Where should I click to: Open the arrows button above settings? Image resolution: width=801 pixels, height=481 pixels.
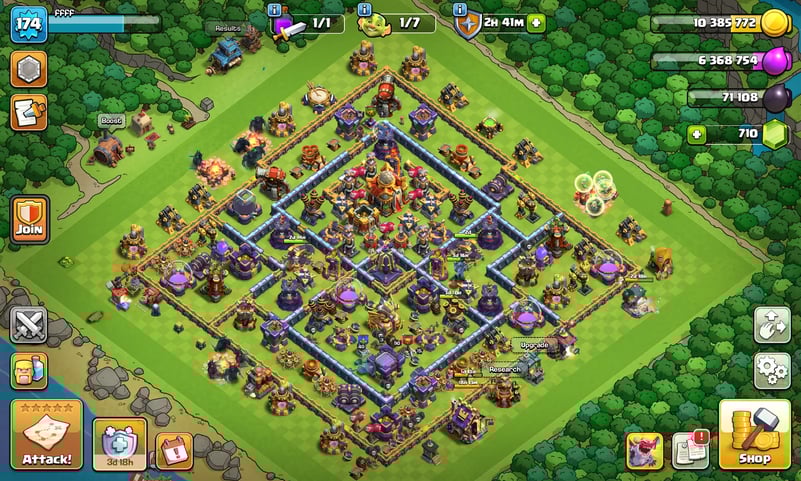point(772,324)
